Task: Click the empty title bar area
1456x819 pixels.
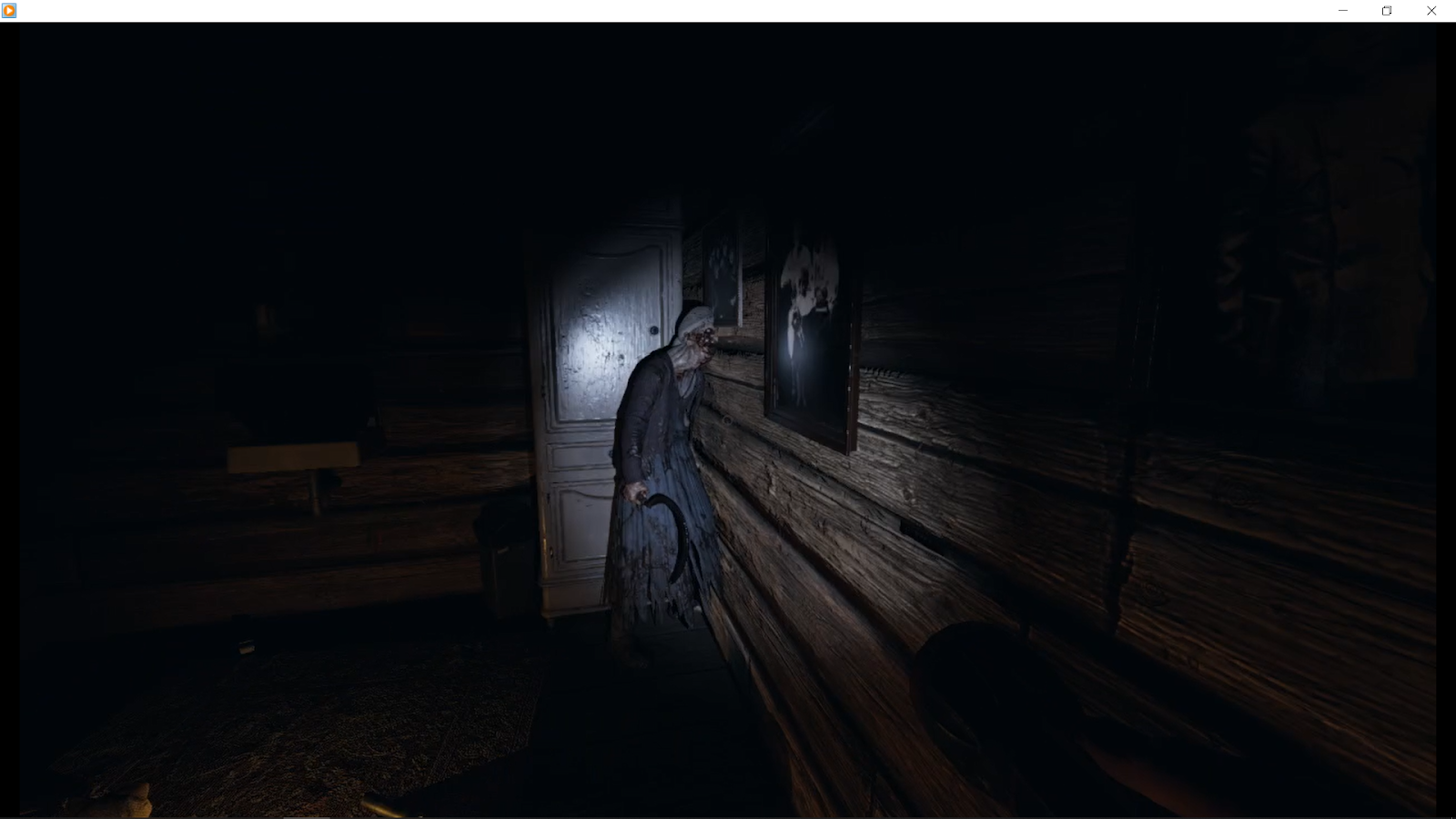Action: coord(637,10)
